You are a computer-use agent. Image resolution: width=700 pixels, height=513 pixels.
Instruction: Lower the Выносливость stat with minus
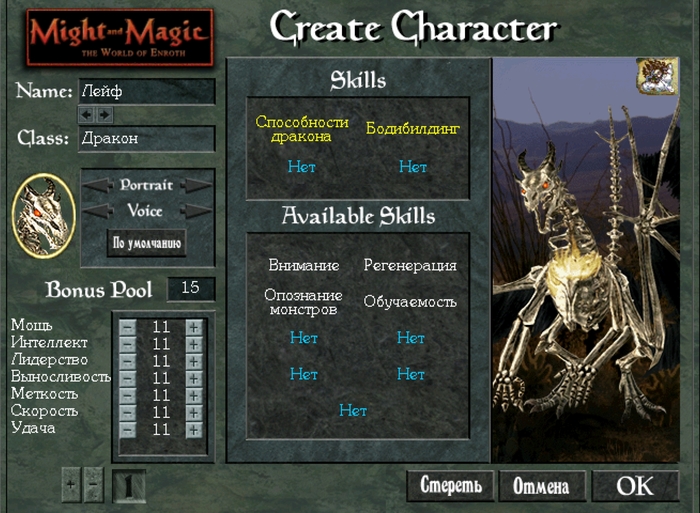pos(127,378)
